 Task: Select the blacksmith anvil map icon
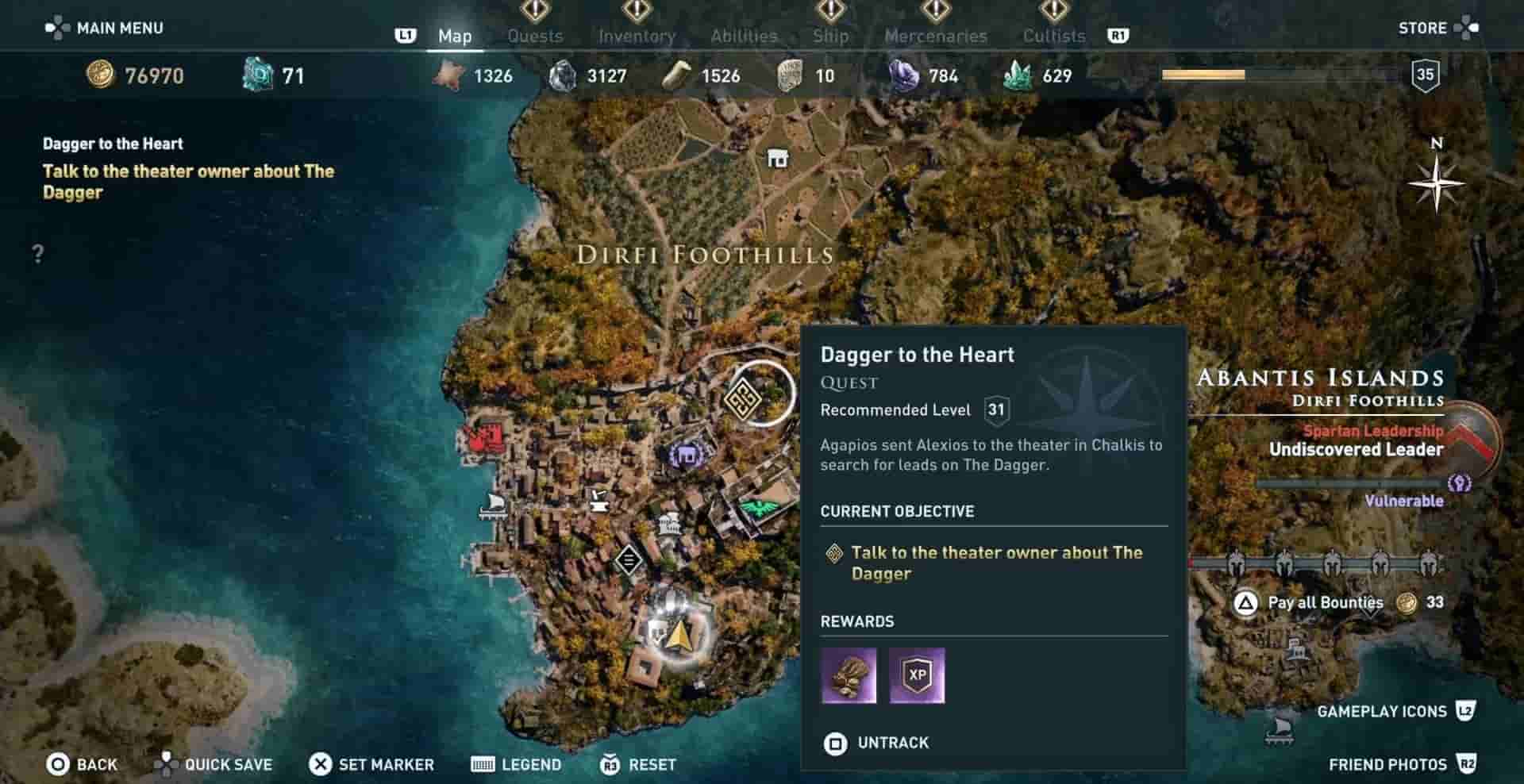tap(599, 499)
